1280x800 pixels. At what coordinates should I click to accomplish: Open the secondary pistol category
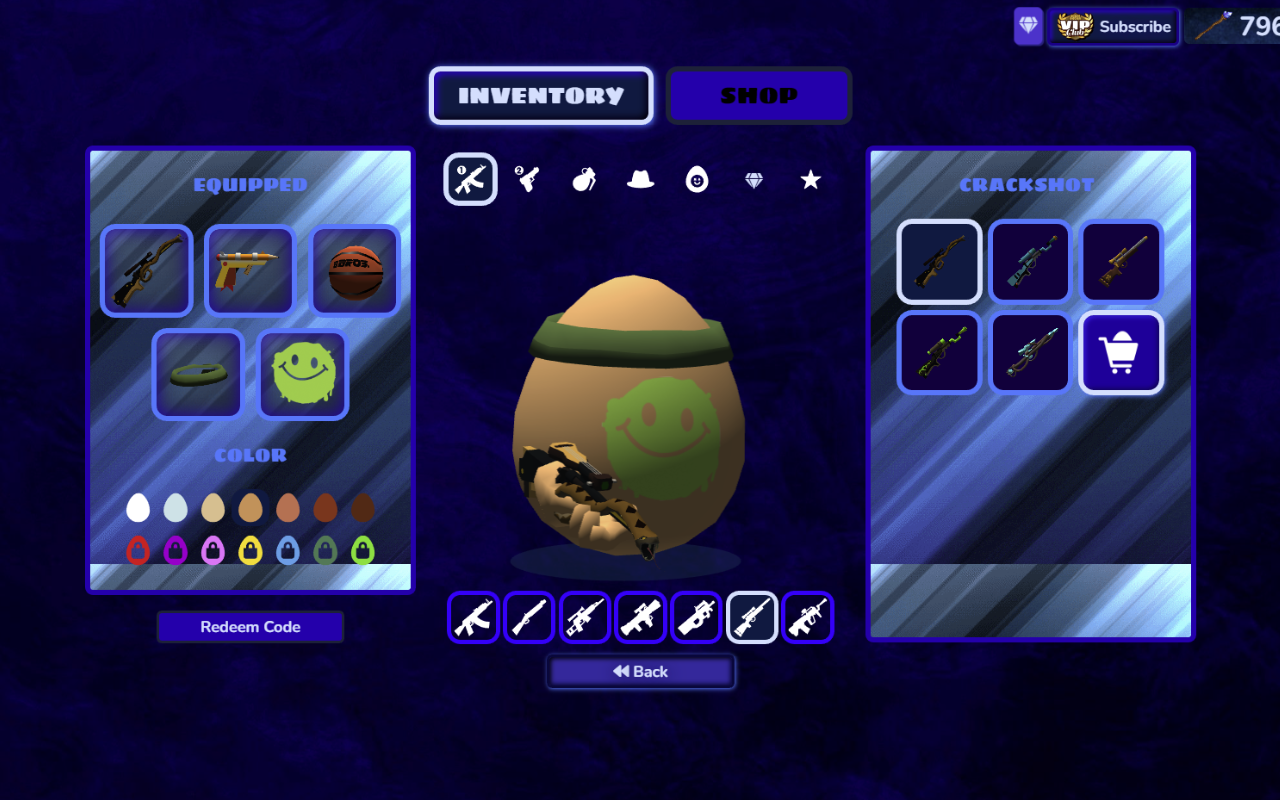click(x=526, y=179)
